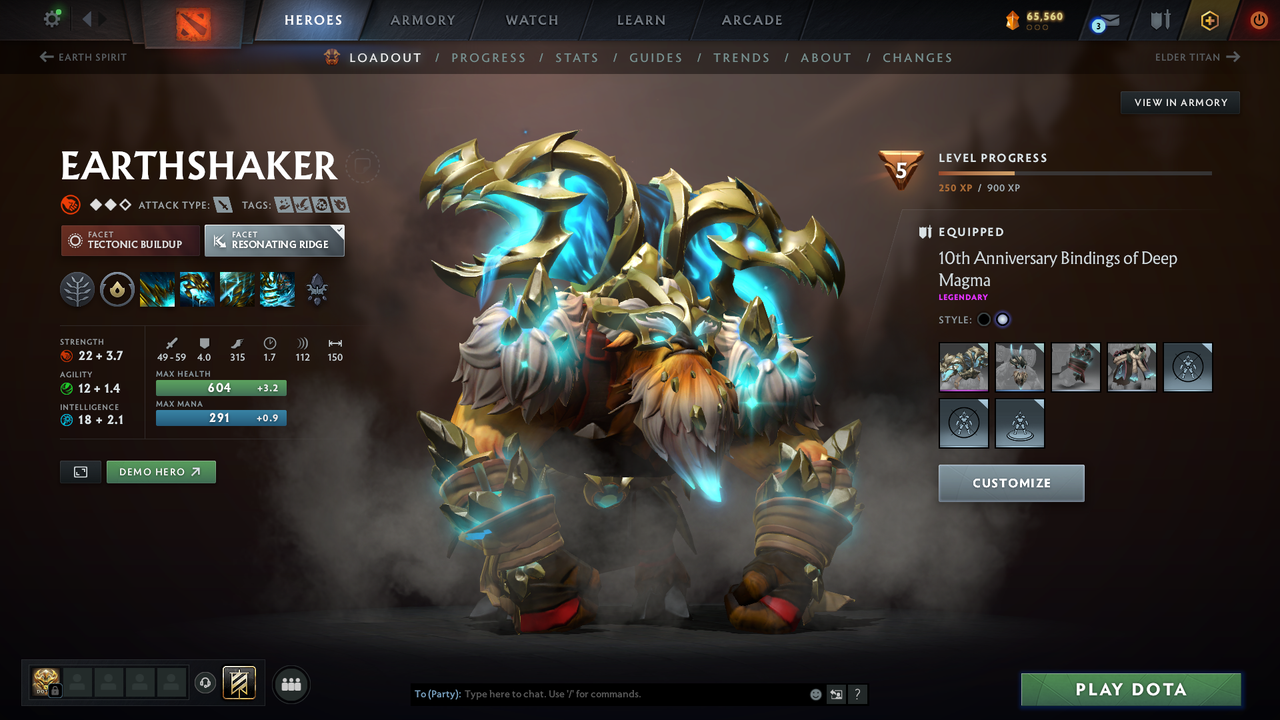Select the first style radio button
The image size is (1280, 720).
(983, 318)
